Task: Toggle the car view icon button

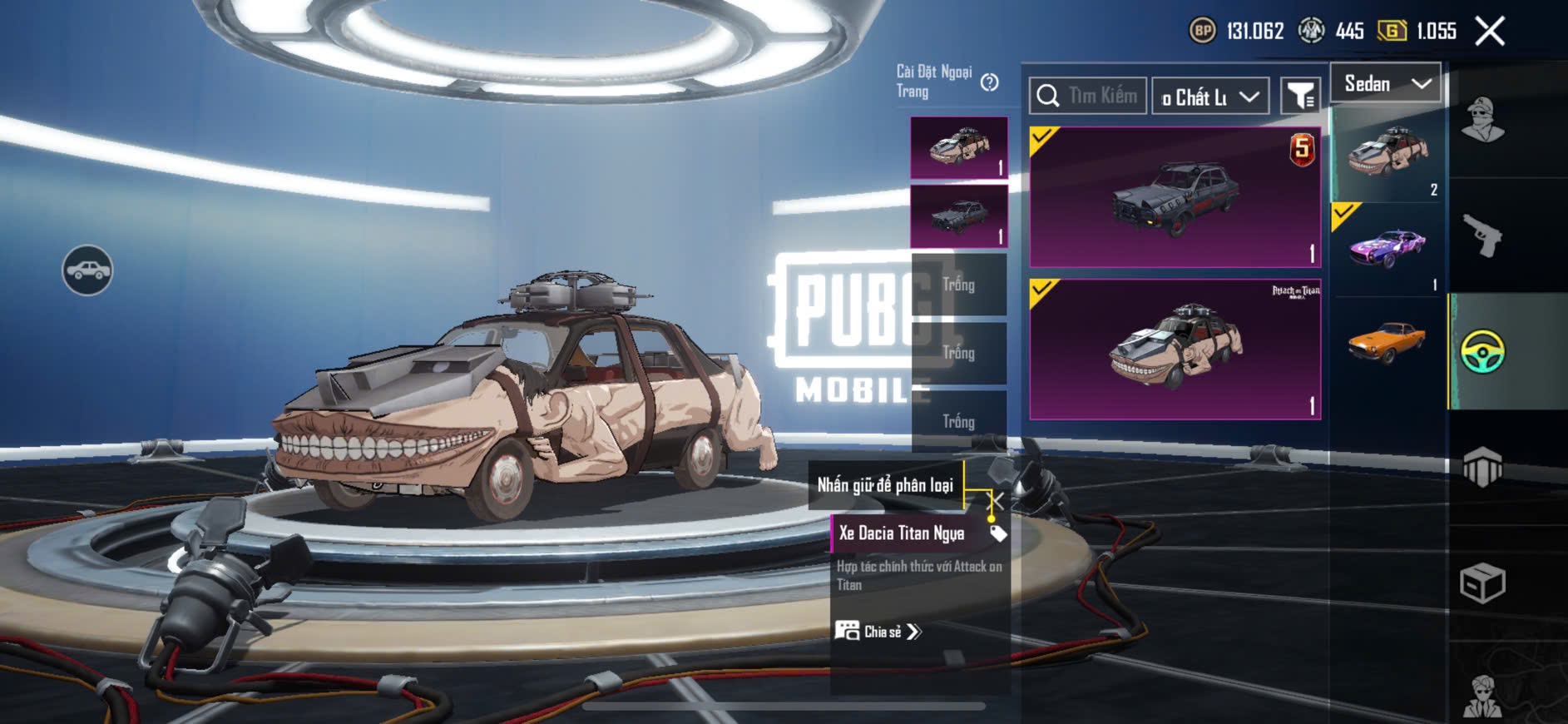Action: tap(87, 270)
